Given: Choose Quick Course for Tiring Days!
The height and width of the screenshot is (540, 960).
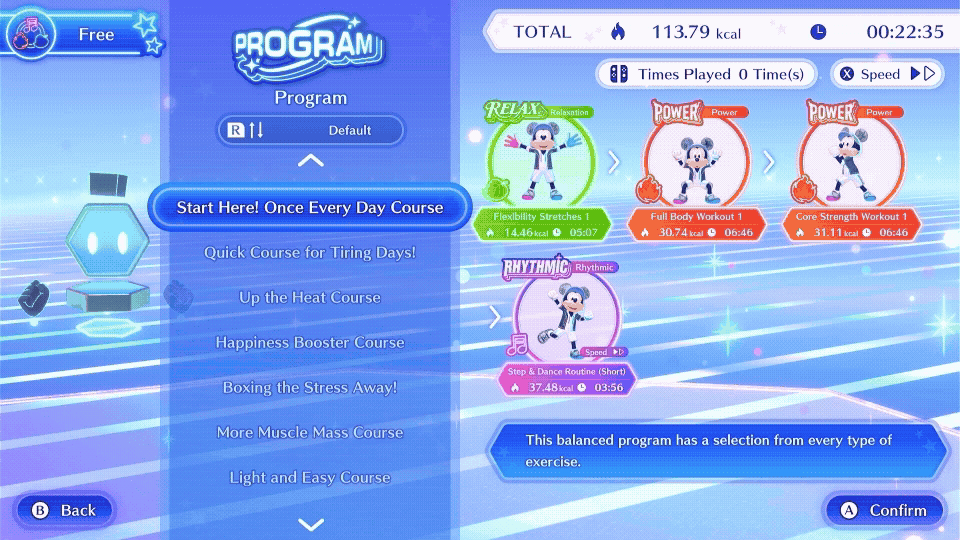Looking at the screenshot, I should [310, 253].
